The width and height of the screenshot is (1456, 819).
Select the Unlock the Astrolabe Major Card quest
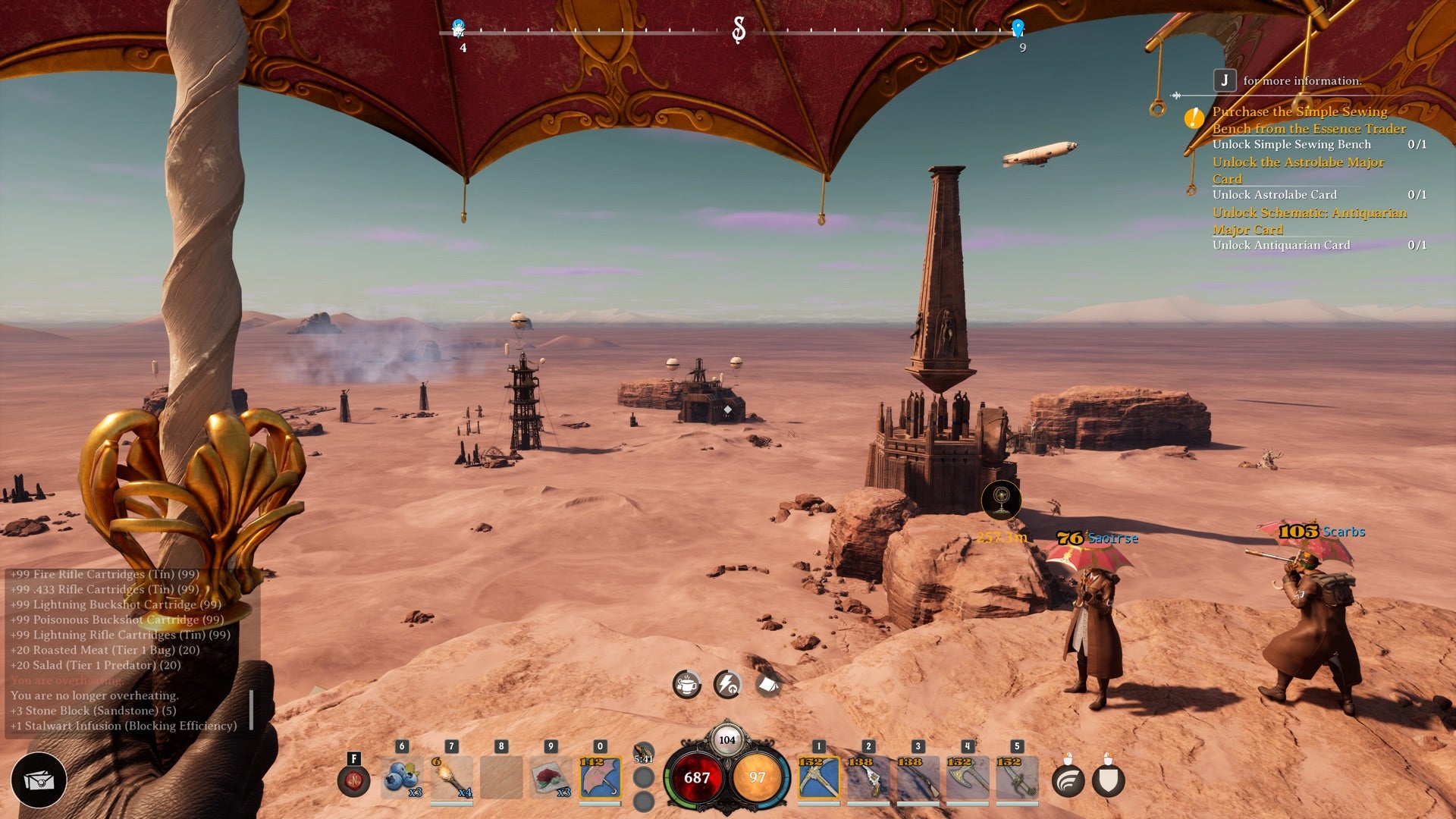[1298, 170]
